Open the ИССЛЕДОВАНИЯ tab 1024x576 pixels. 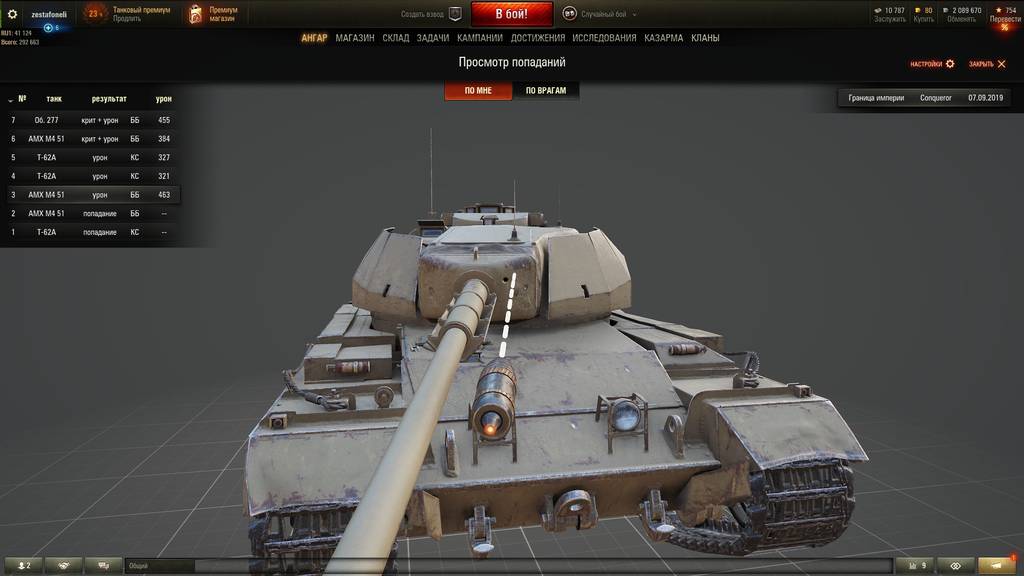point(604,38)
